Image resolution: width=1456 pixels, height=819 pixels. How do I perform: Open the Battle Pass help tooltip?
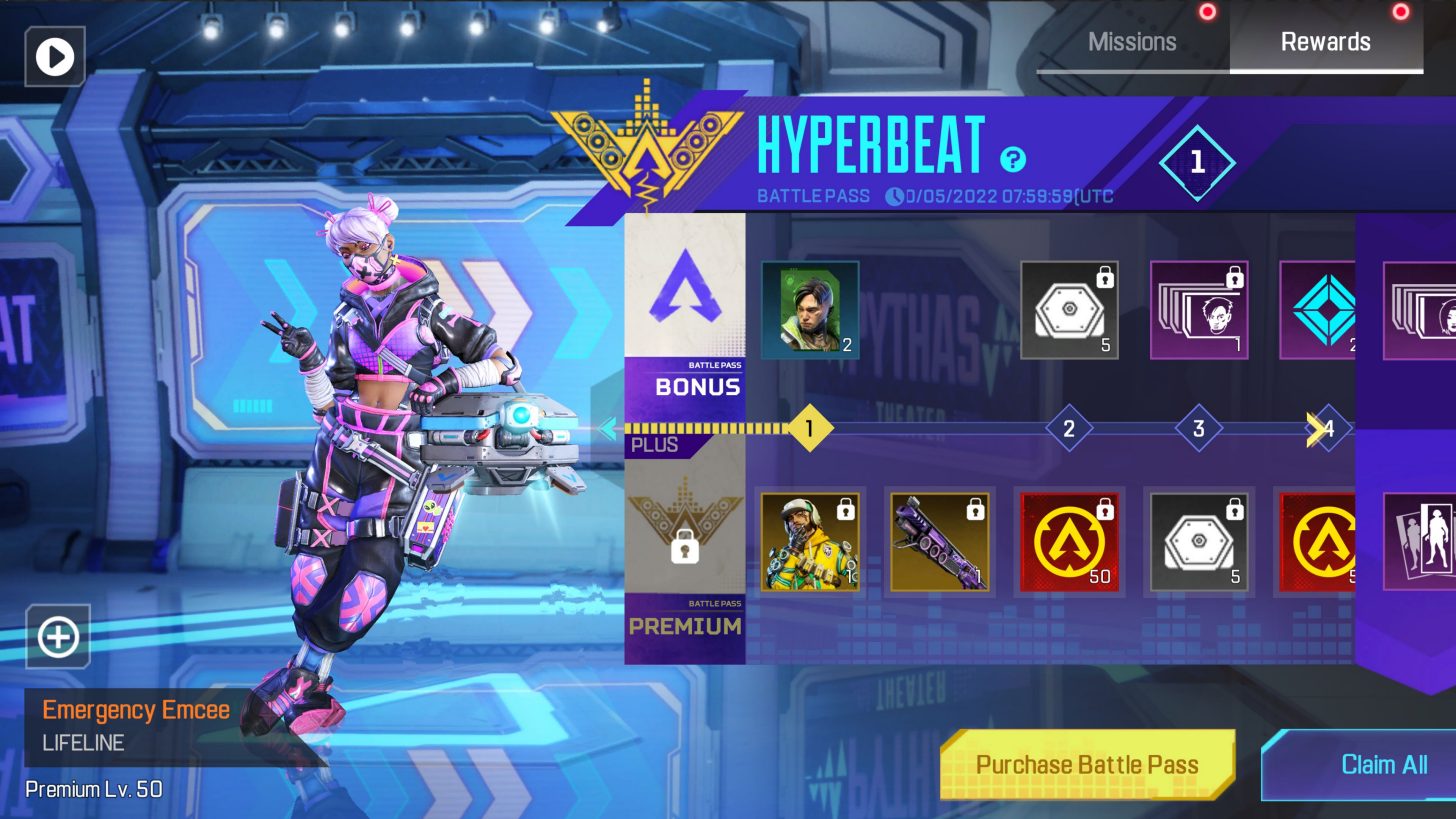tap(1011, 160)
